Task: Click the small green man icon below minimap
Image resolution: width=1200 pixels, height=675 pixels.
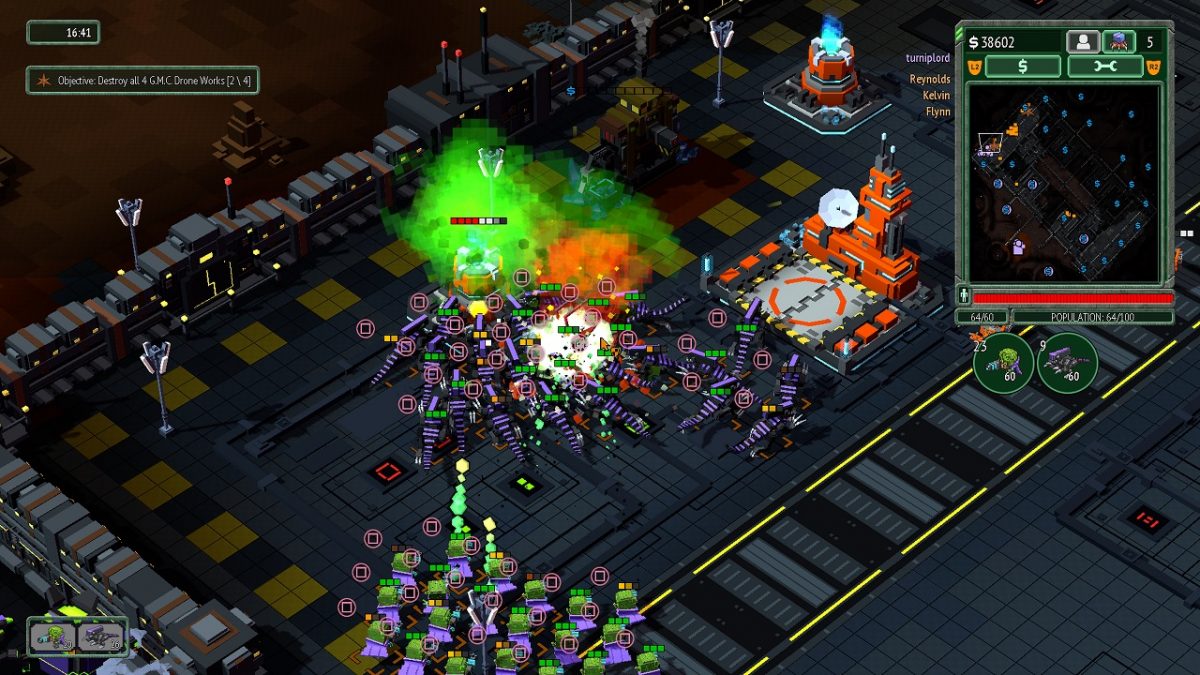Action: 964,296
